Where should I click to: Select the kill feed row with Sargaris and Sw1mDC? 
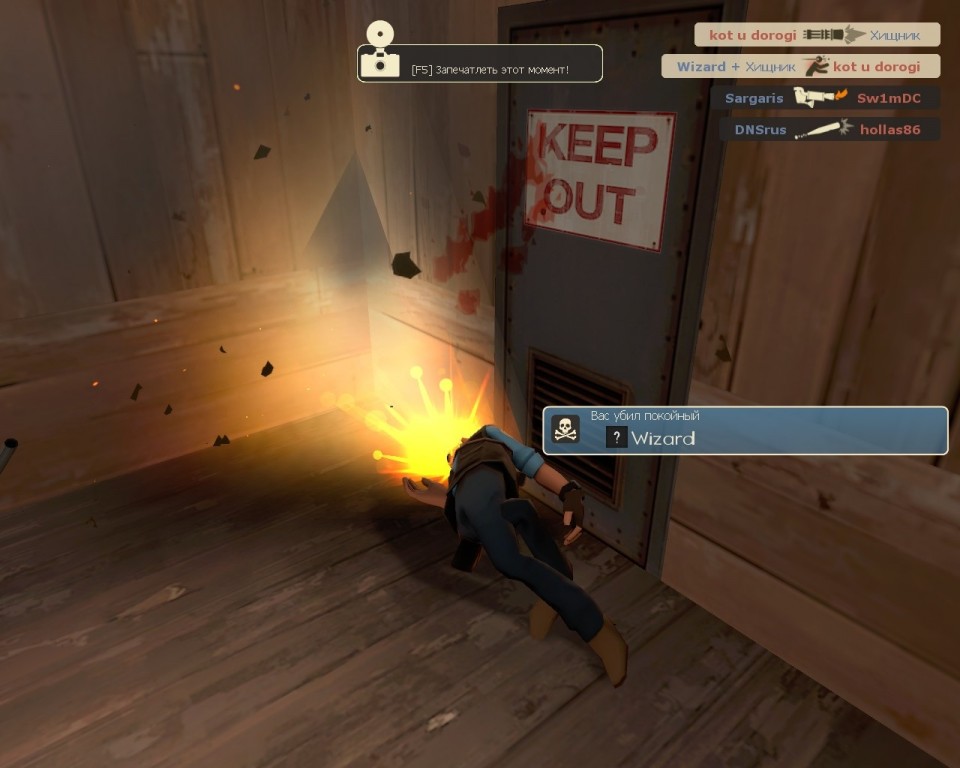click(824, 98)
